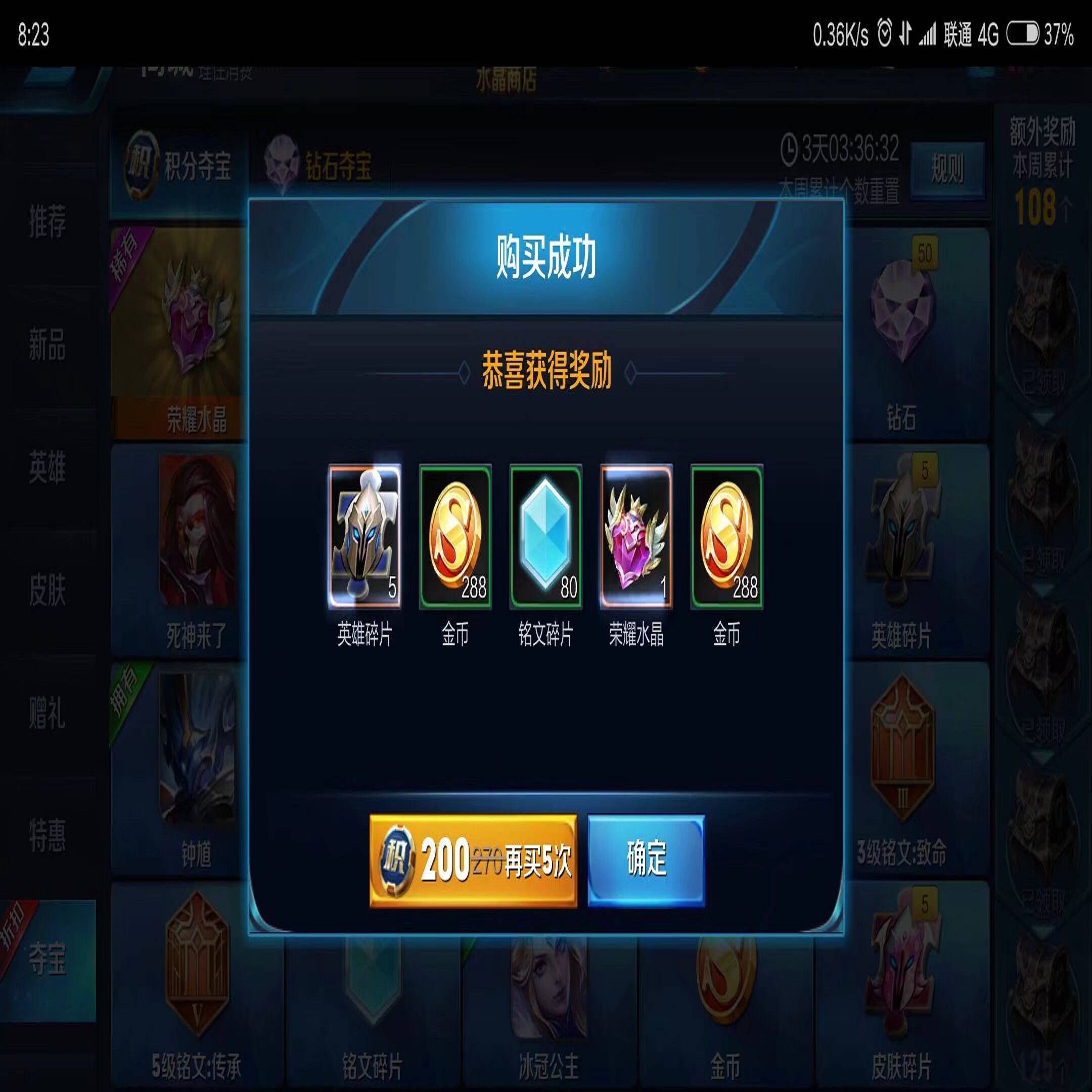
Task: Select the 英雄碎片 reward in the popup
Action: click(x=365, y=537)
